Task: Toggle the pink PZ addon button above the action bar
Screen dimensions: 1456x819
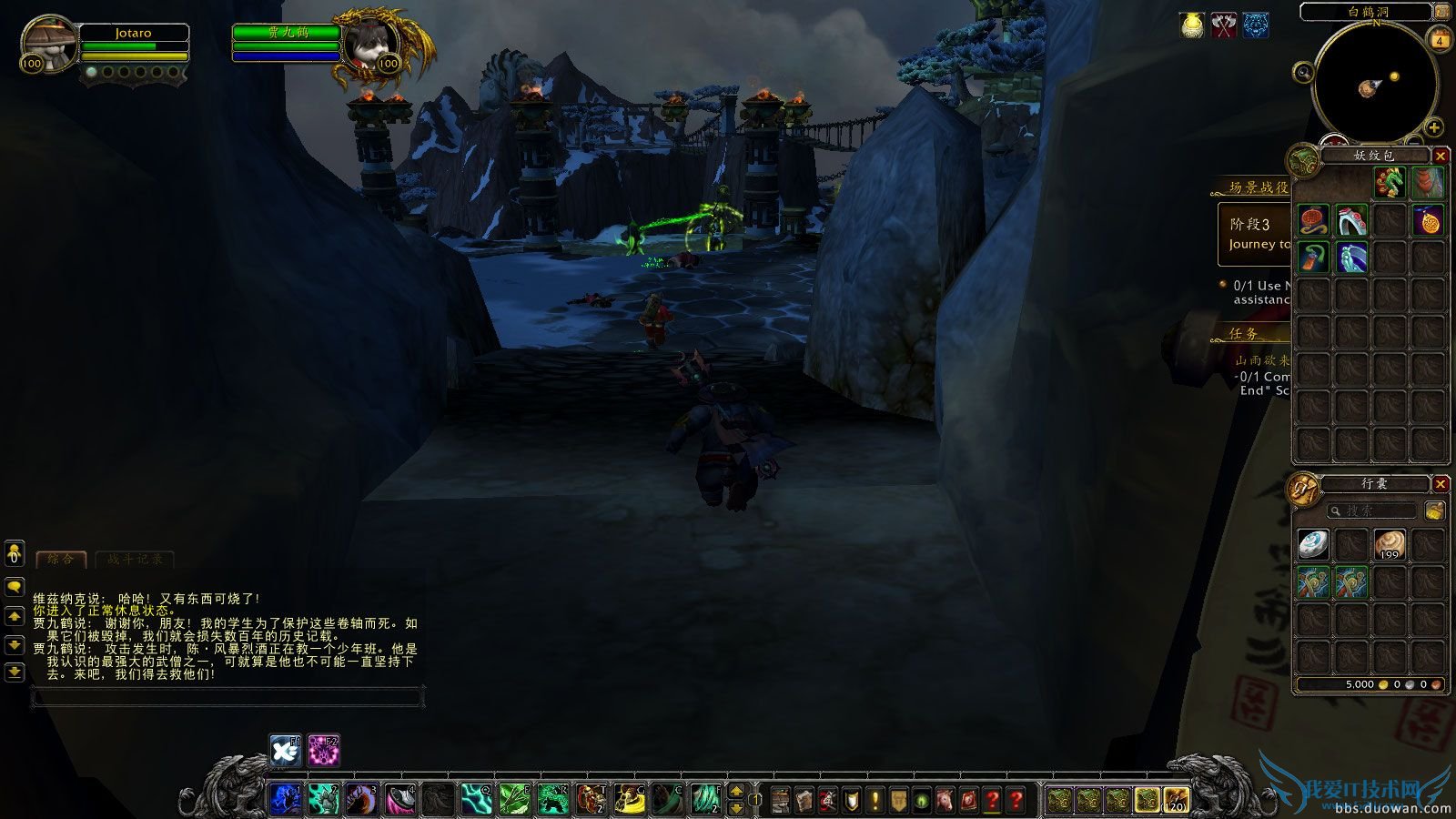Action: (323, 748)
